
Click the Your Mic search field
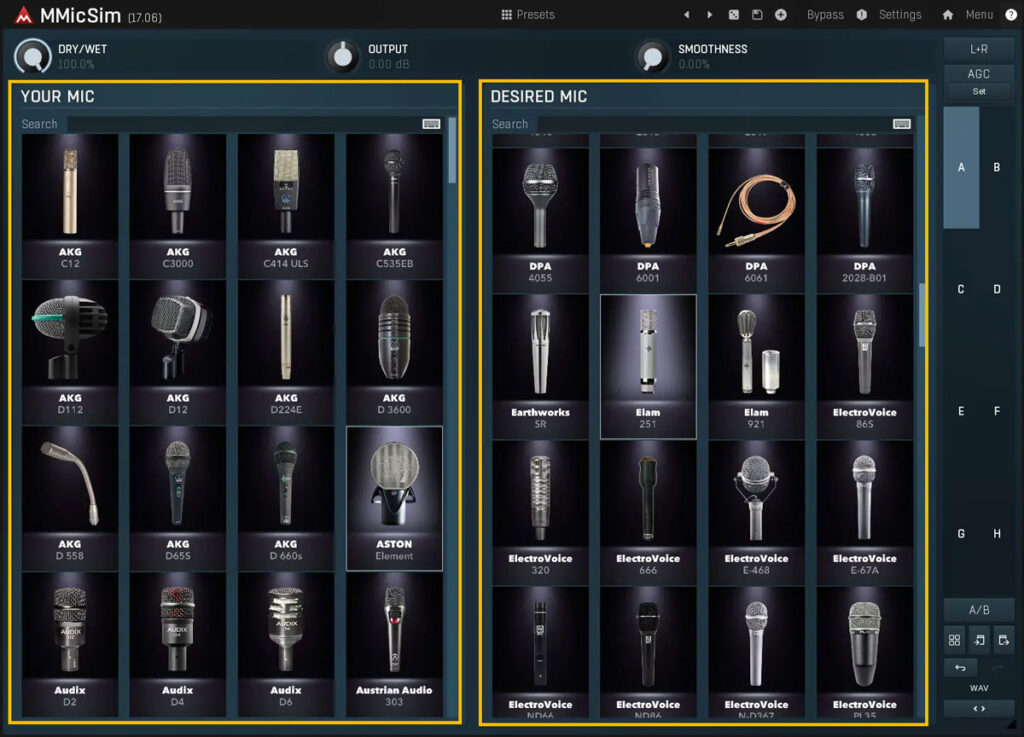[x=240, y=124]
